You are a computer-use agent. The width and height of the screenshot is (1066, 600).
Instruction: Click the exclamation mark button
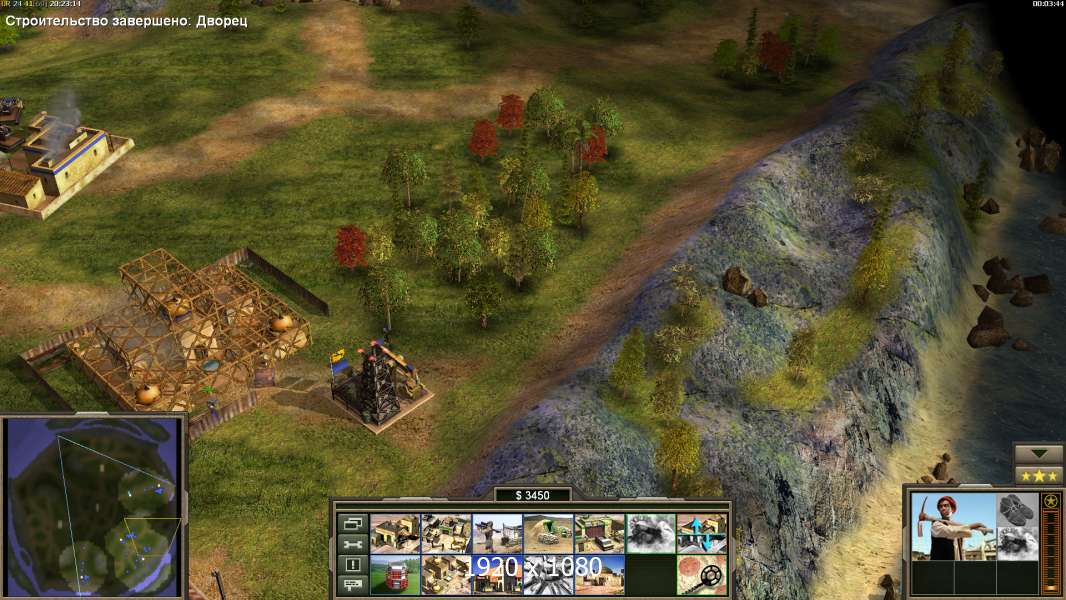coord(352,565)
